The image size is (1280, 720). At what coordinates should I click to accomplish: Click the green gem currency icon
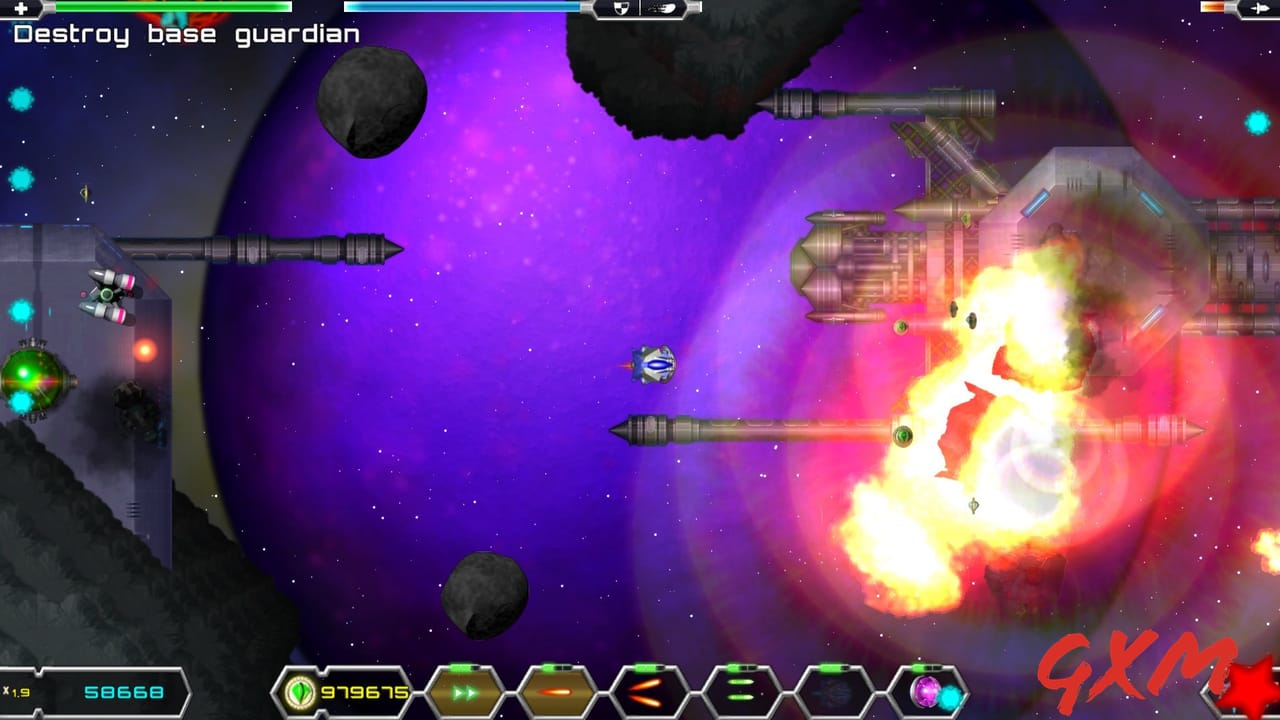tap(300, 691)
